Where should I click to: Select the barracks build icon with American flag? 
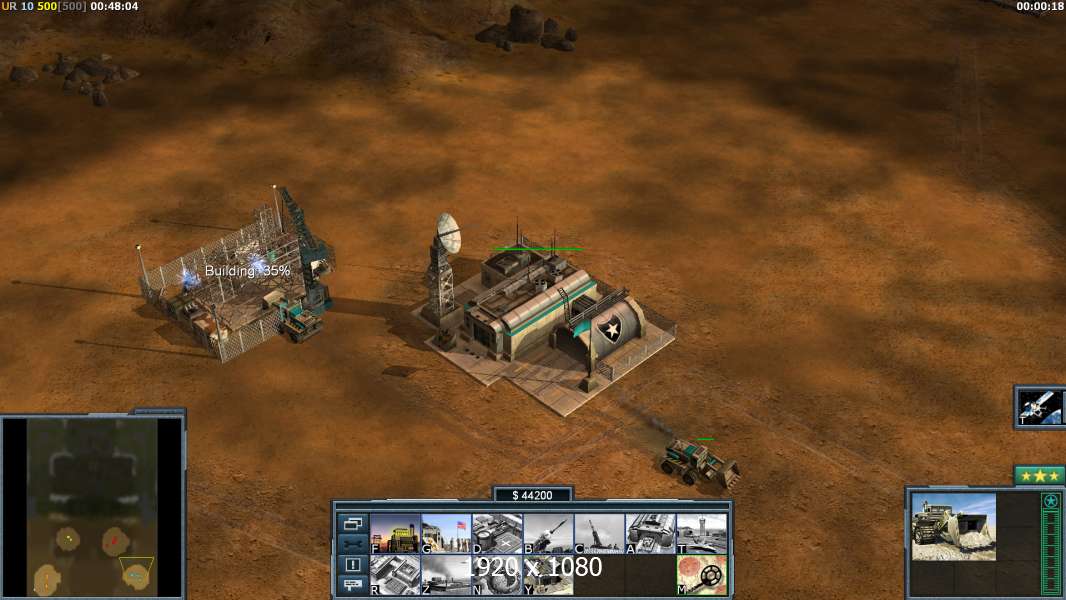(x=446, y=534)
